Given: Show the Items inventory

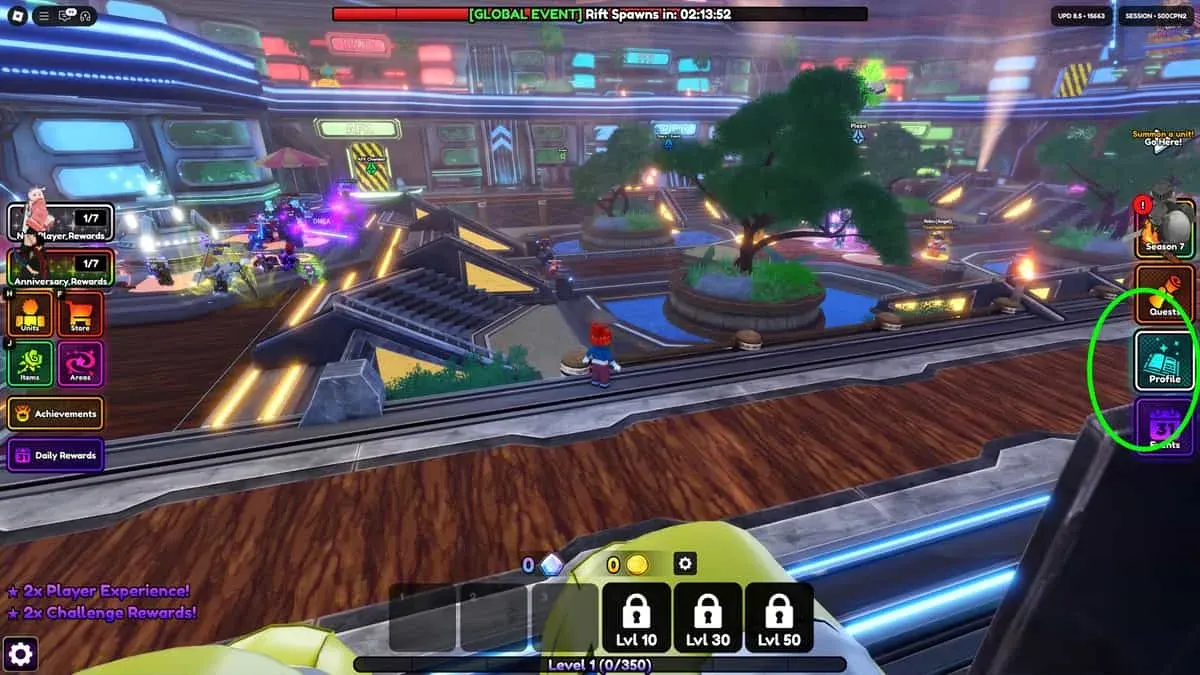Looking at the screenshot, I should (x=31, y=364).
